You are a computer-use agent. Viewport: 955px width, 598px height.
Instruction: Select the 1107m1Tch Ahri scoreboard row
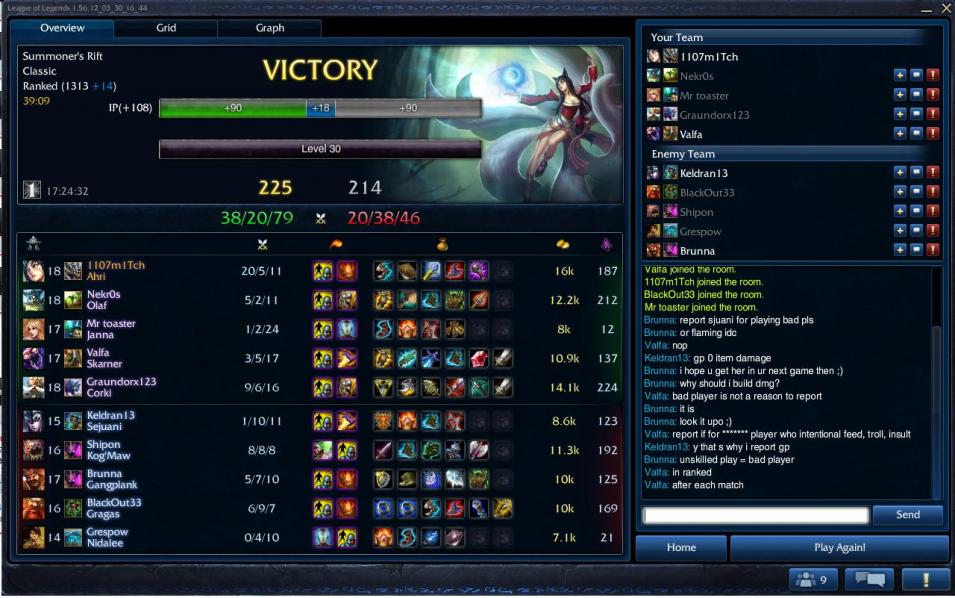pyautogui.click(x=320, y=271)
